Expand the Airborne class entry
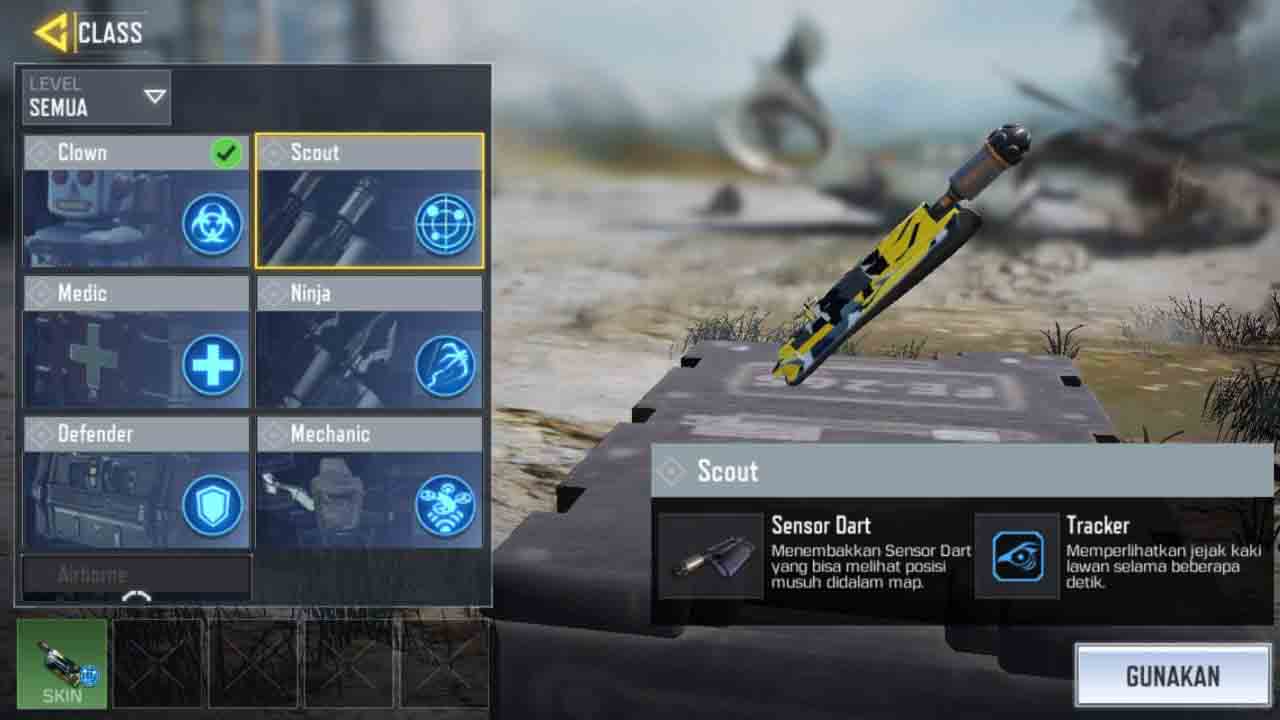 coord(137,574)
